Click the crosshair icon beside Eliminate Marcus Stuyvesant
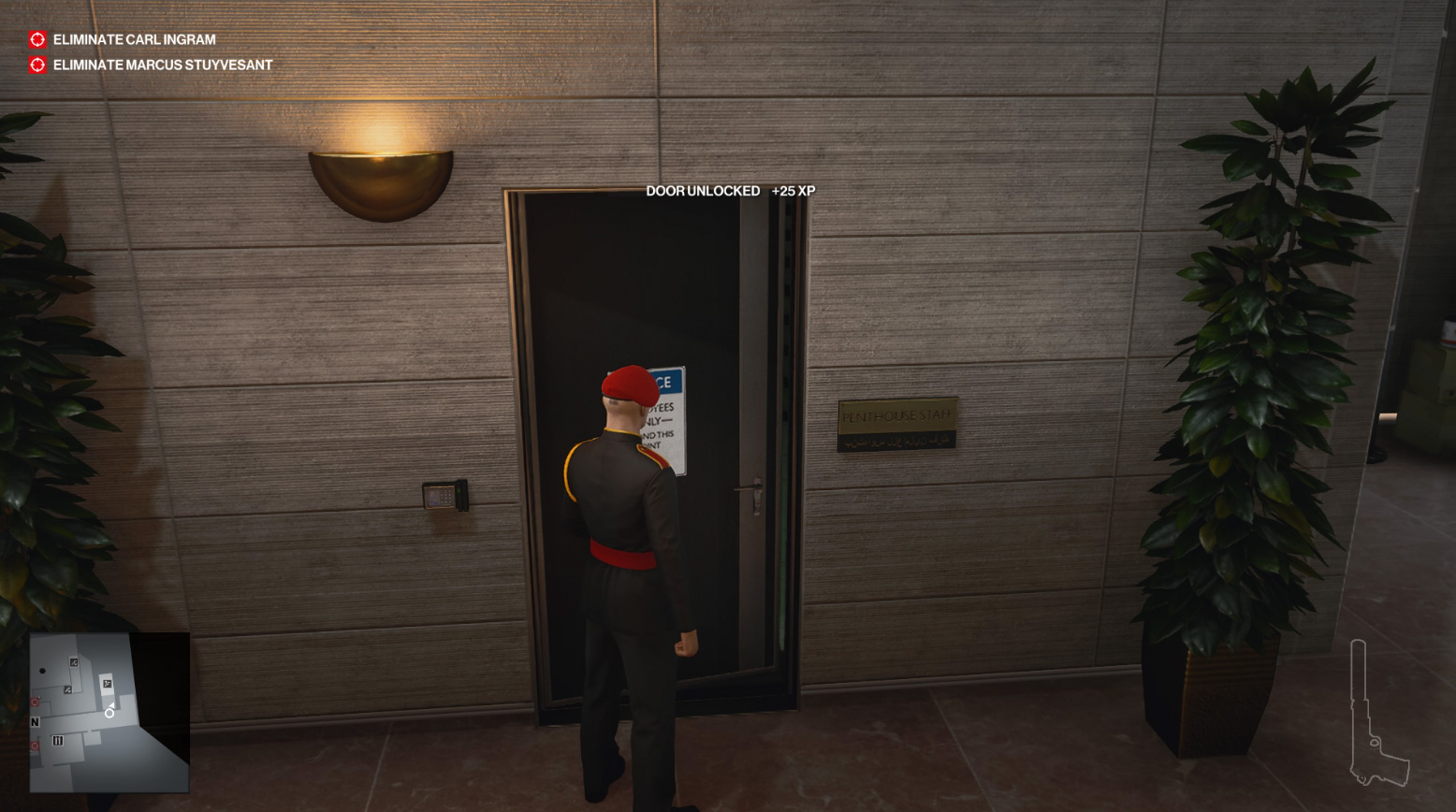The image size is (1456, 812). point(36,64)
